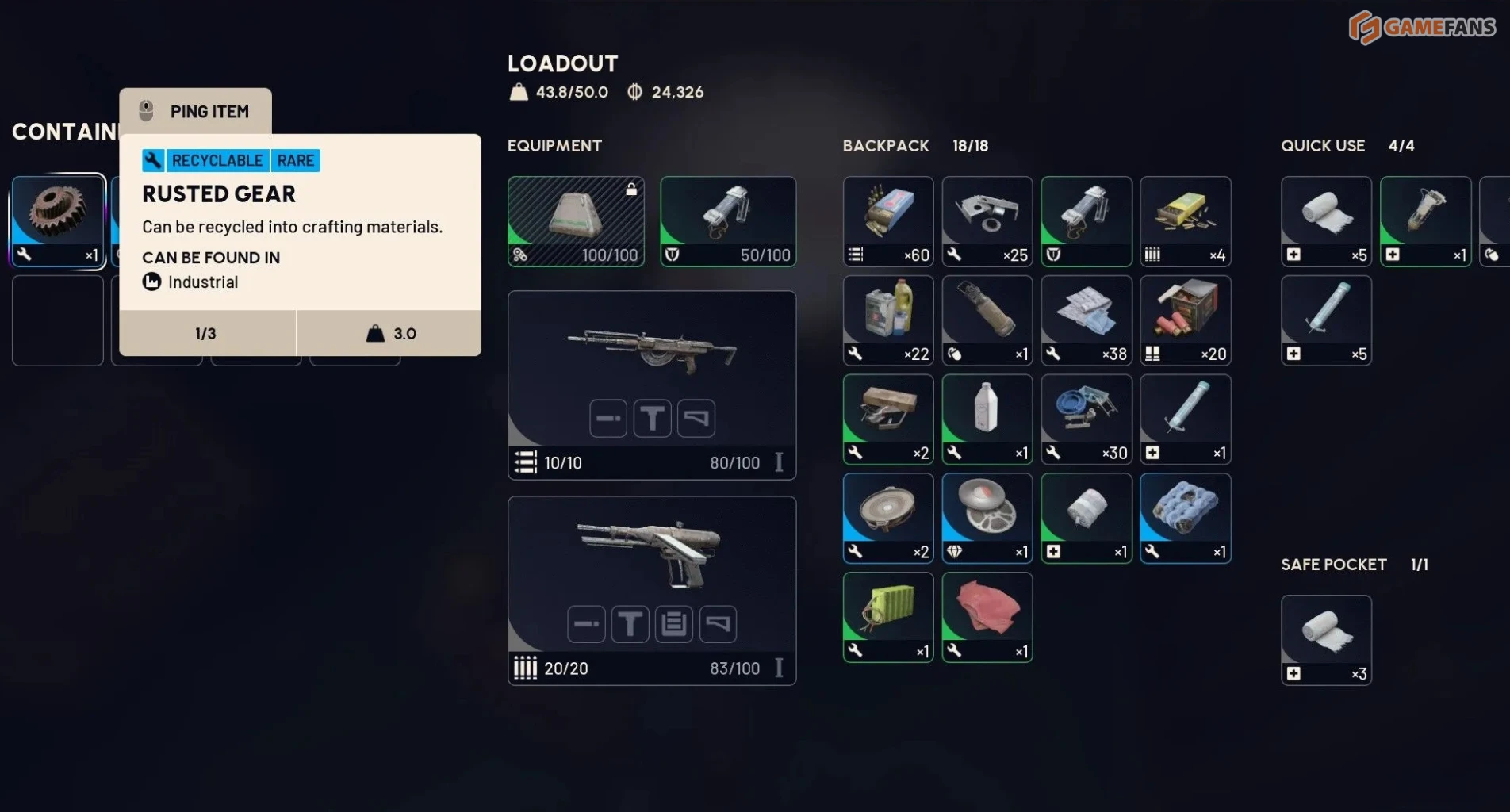This screenshot has width=1510, height=812.
Task: Select the backpack ammo stack of 60
Action: click(888, 221)
